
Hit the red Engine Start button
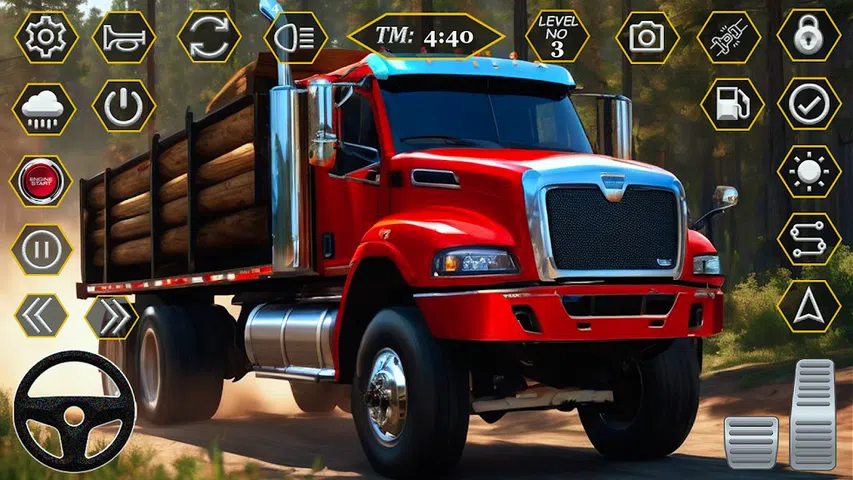coord(42,181)
